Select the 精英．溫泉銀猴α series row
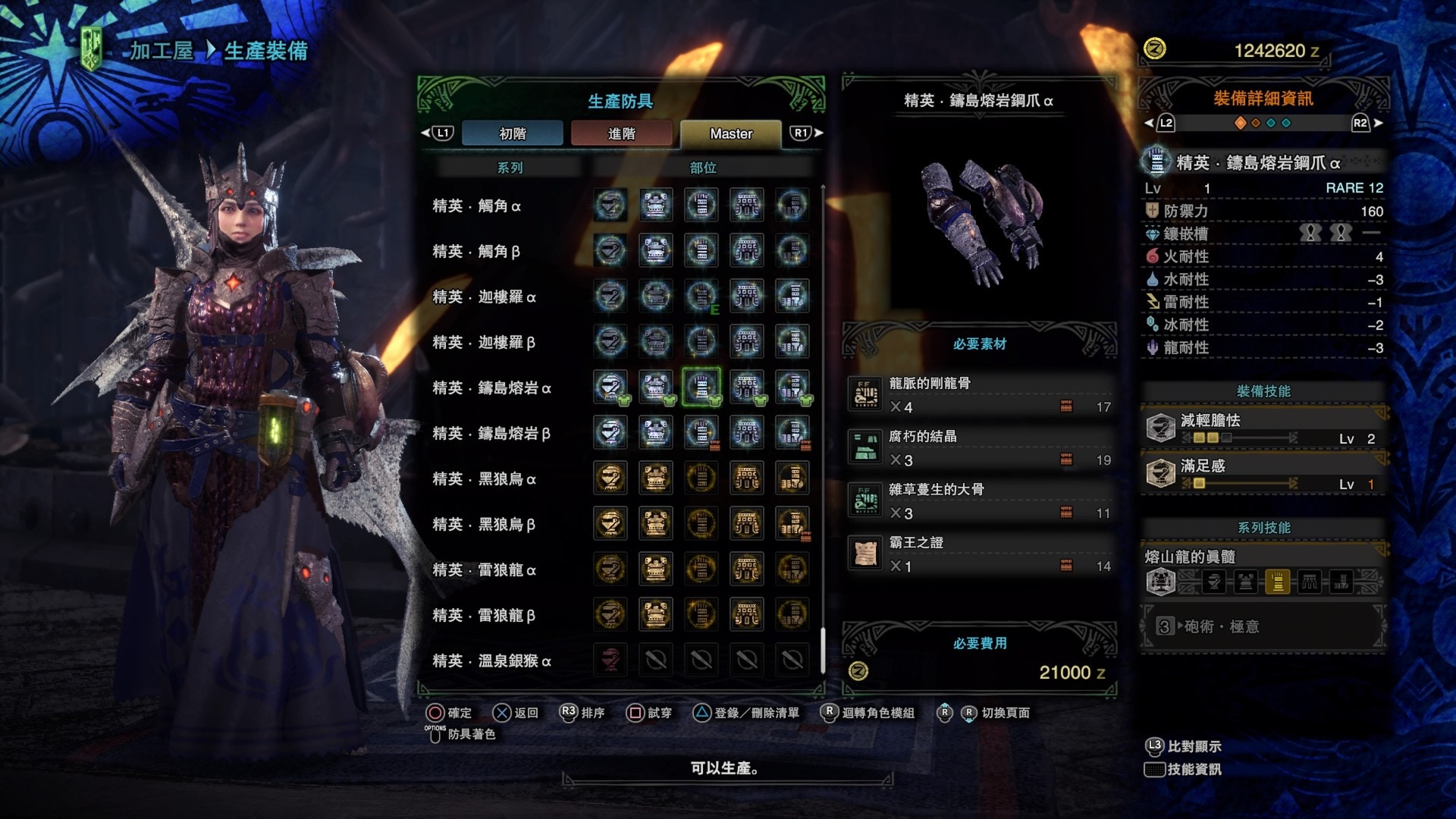1456x819 pixels. (491, 661)
